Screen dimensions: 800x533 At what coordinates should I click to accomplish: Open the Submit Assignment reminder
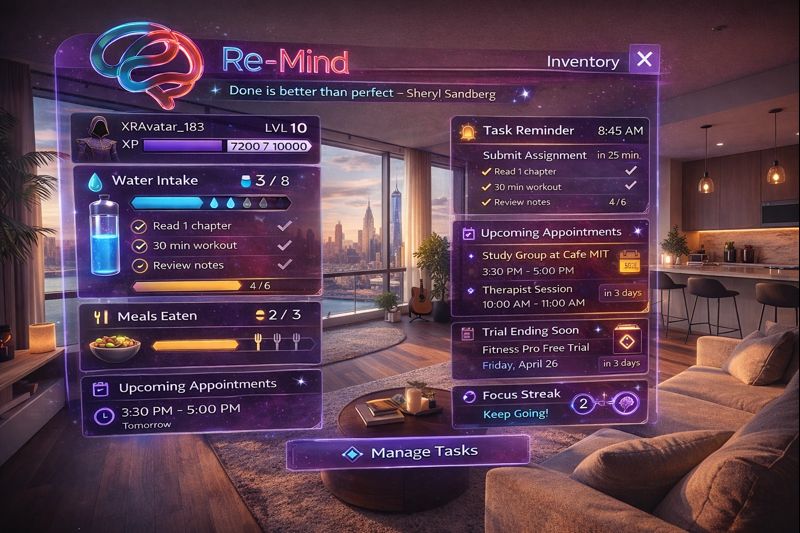click(534, 155)
